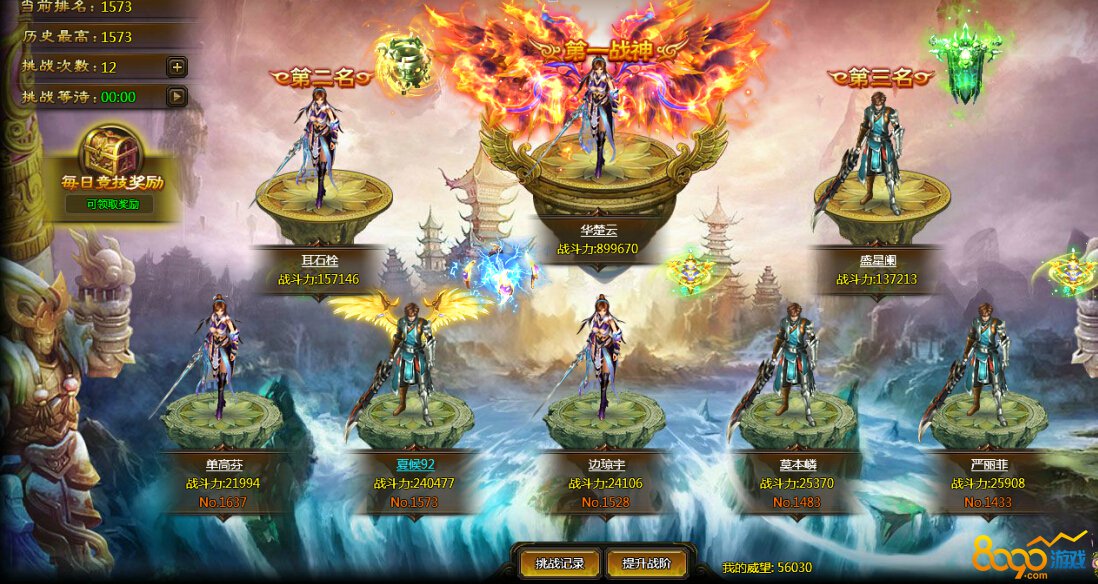
Task: Select your own character ranked No.1573
Action: pos(412,360)
